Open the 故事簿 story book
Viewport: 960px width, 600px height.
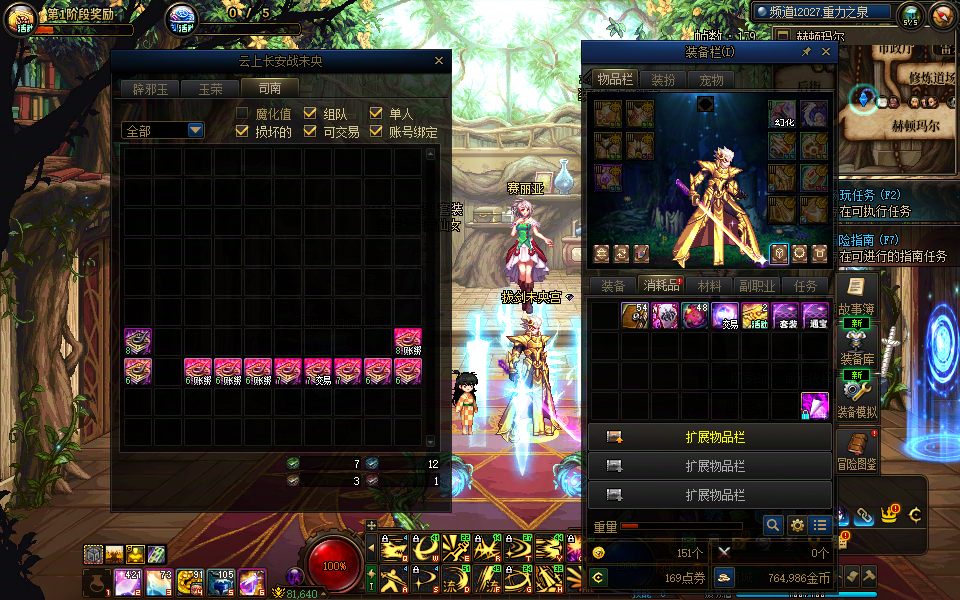[856, 296]
